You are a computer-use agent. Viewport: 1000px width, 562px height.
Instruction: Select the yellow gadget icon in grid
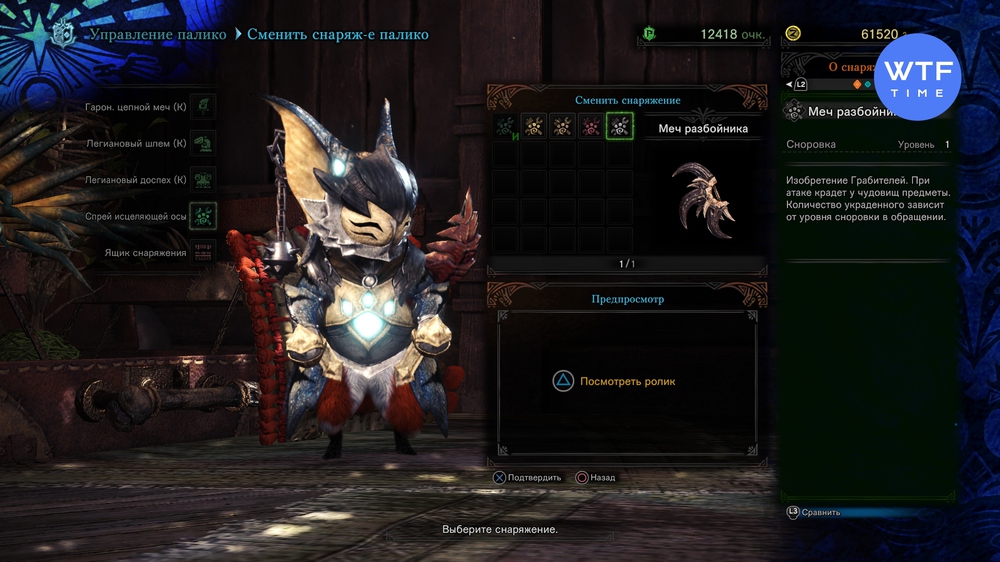coord(534,127)
